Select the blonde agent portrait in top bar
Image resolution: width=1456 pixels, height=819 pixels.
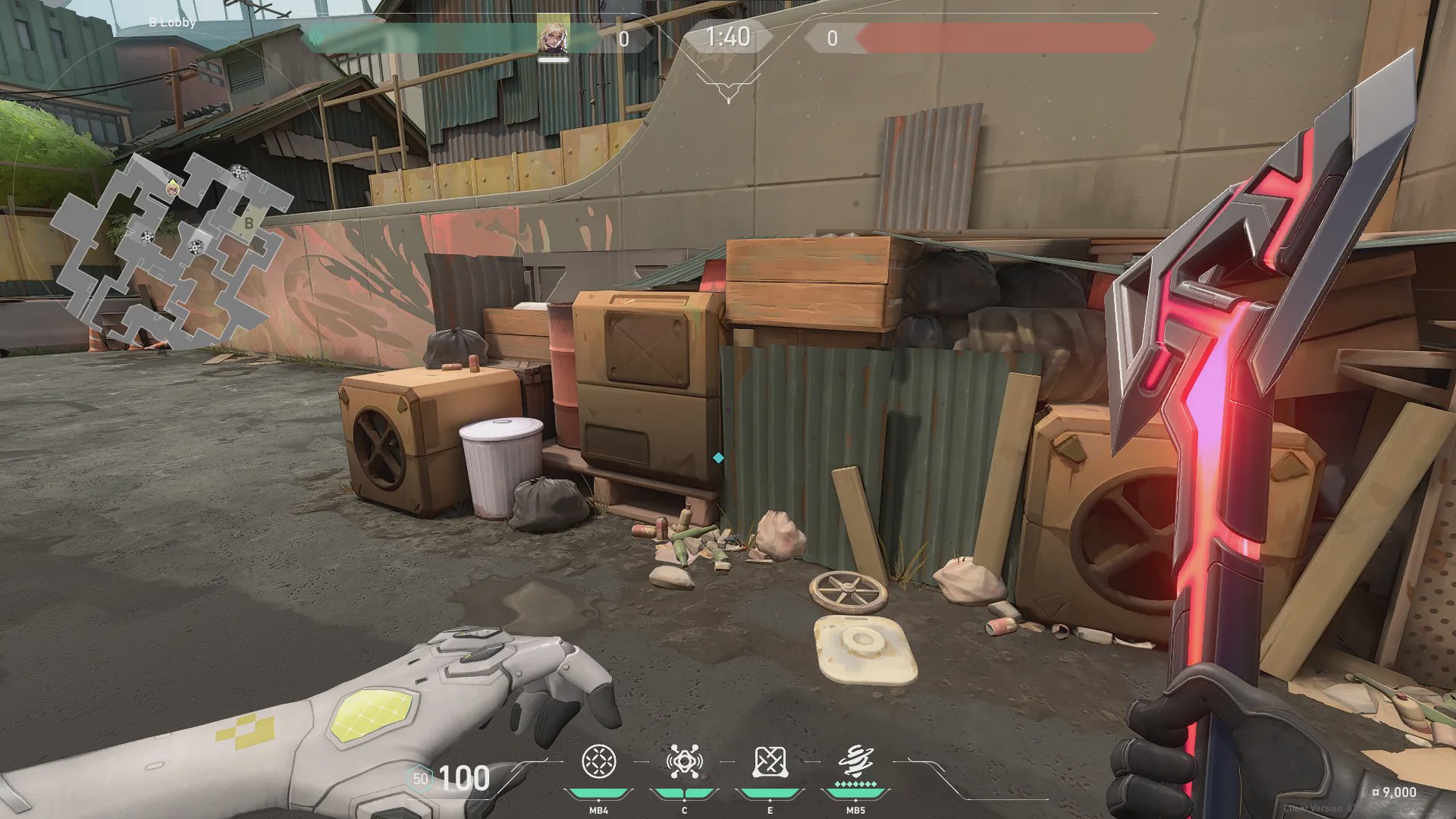[x=553, y=37]
